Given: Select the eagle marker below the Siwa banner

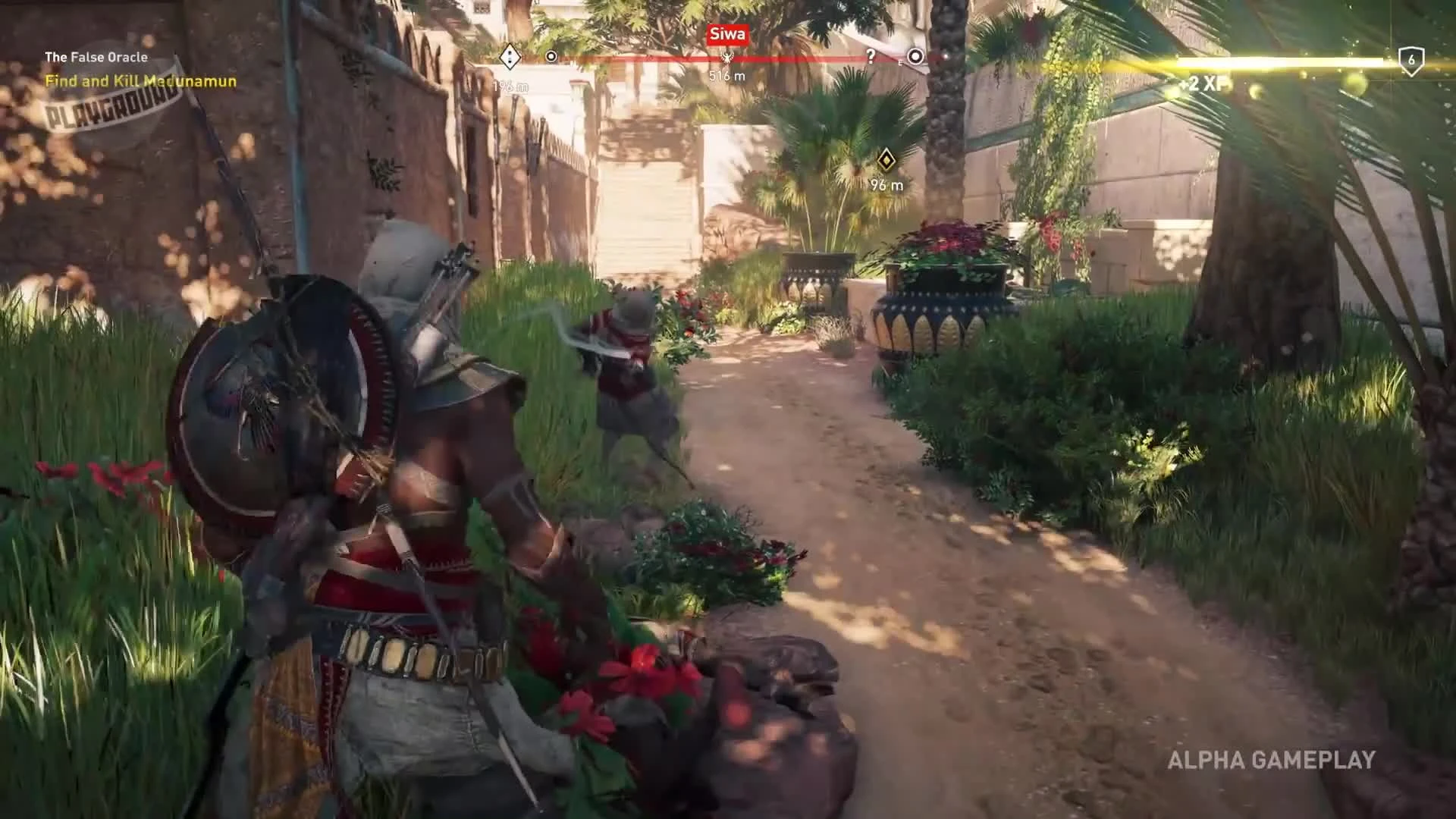Looking at the screenshot, I should pyautogui.click(x=727, y=58).
